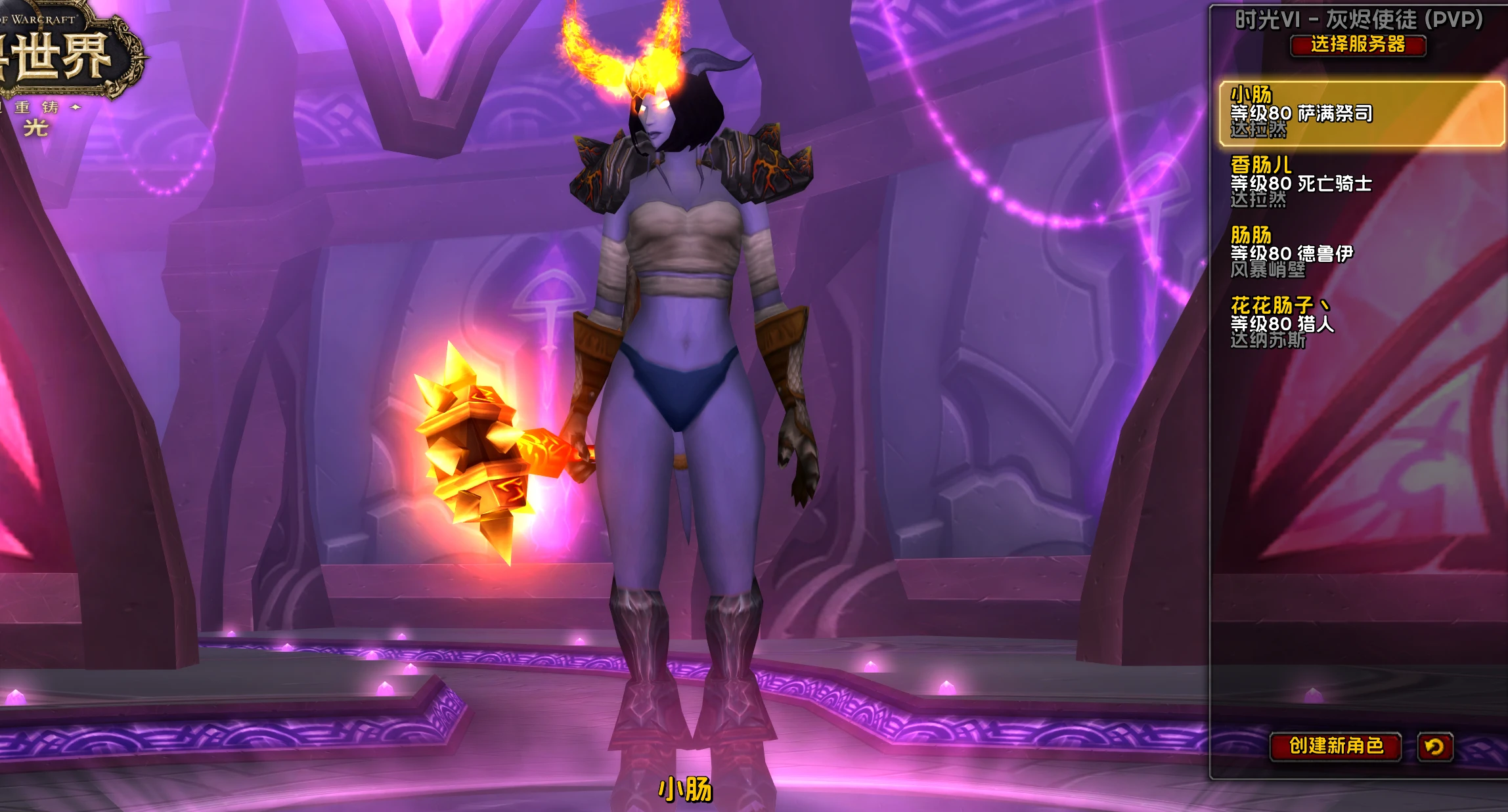
Task: Pick the hunter character 花花肠子
Action: (x=1361, y=322)
